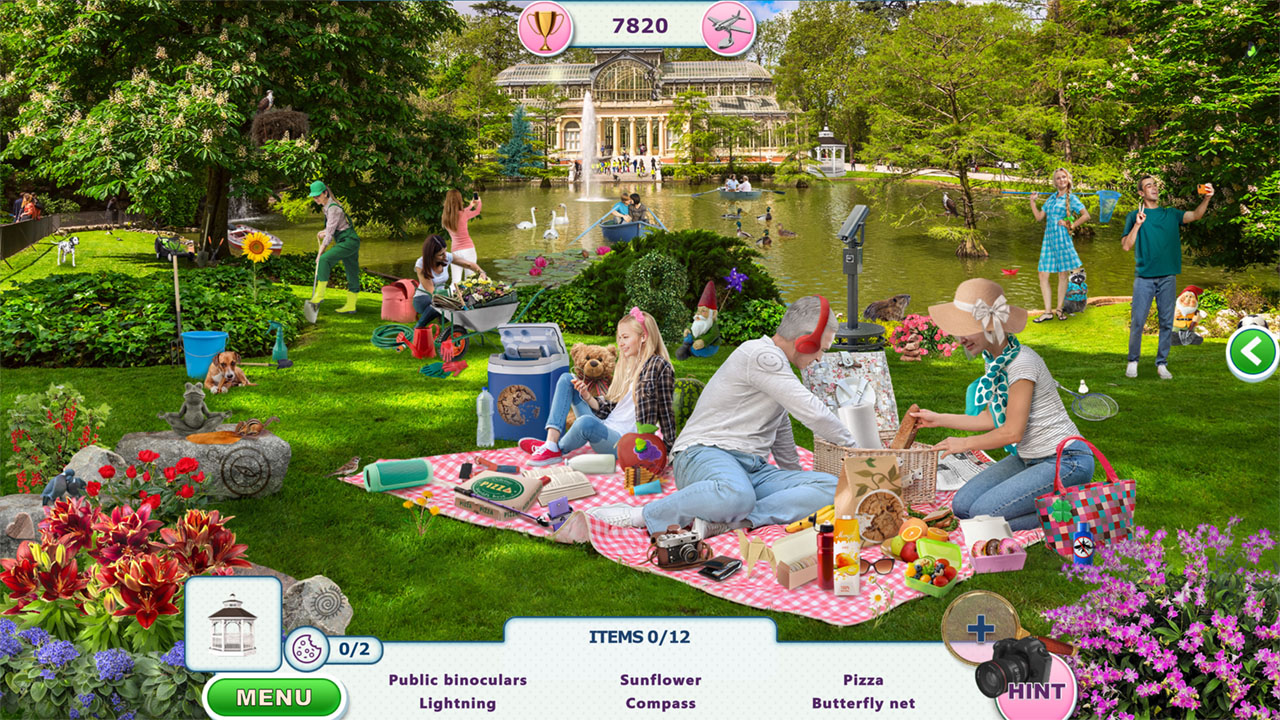Select "Compass" from the item list
The image size is (1280, 720).
point(659,703)
